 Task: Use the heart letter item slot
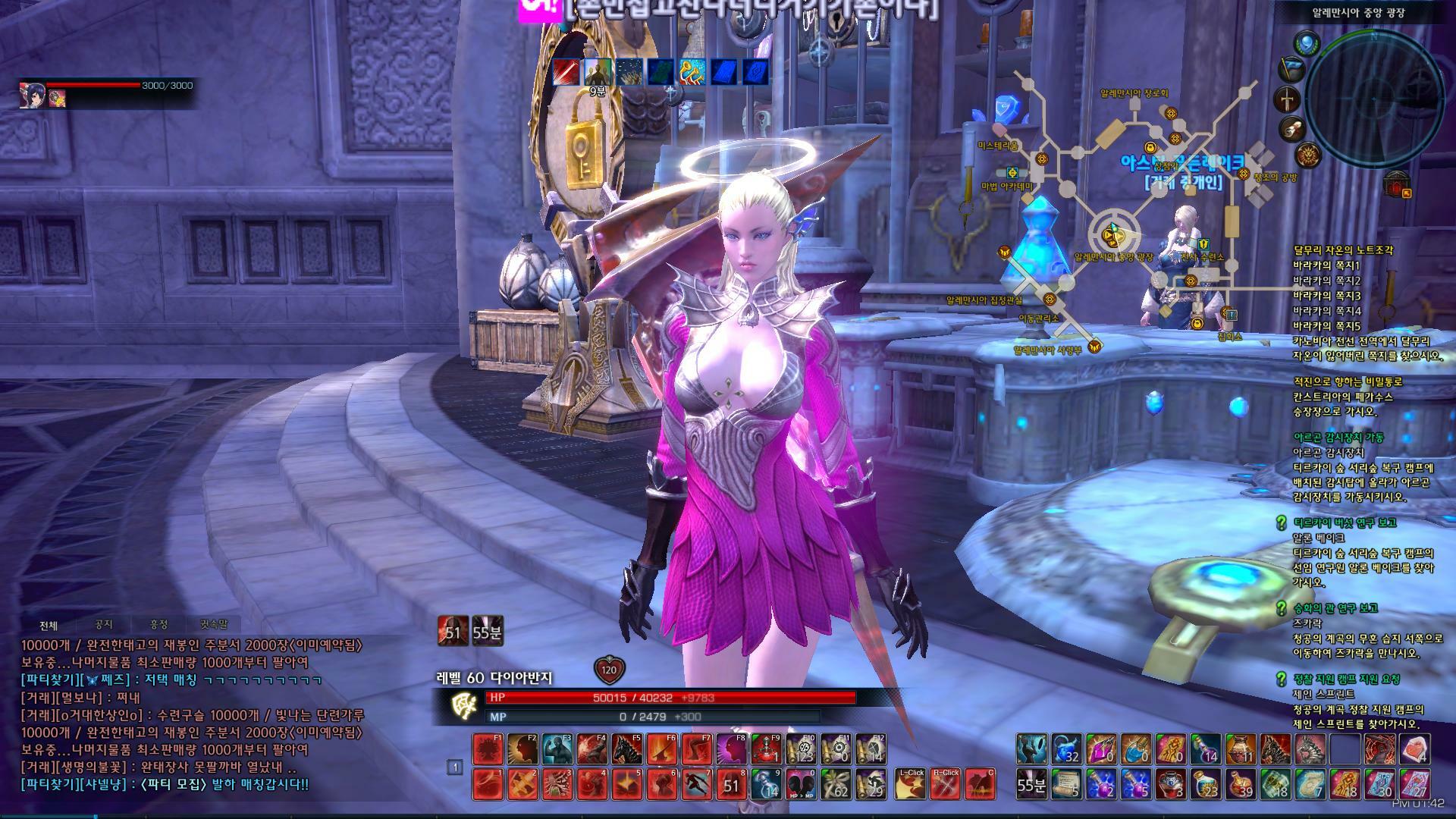[1415, 749]
